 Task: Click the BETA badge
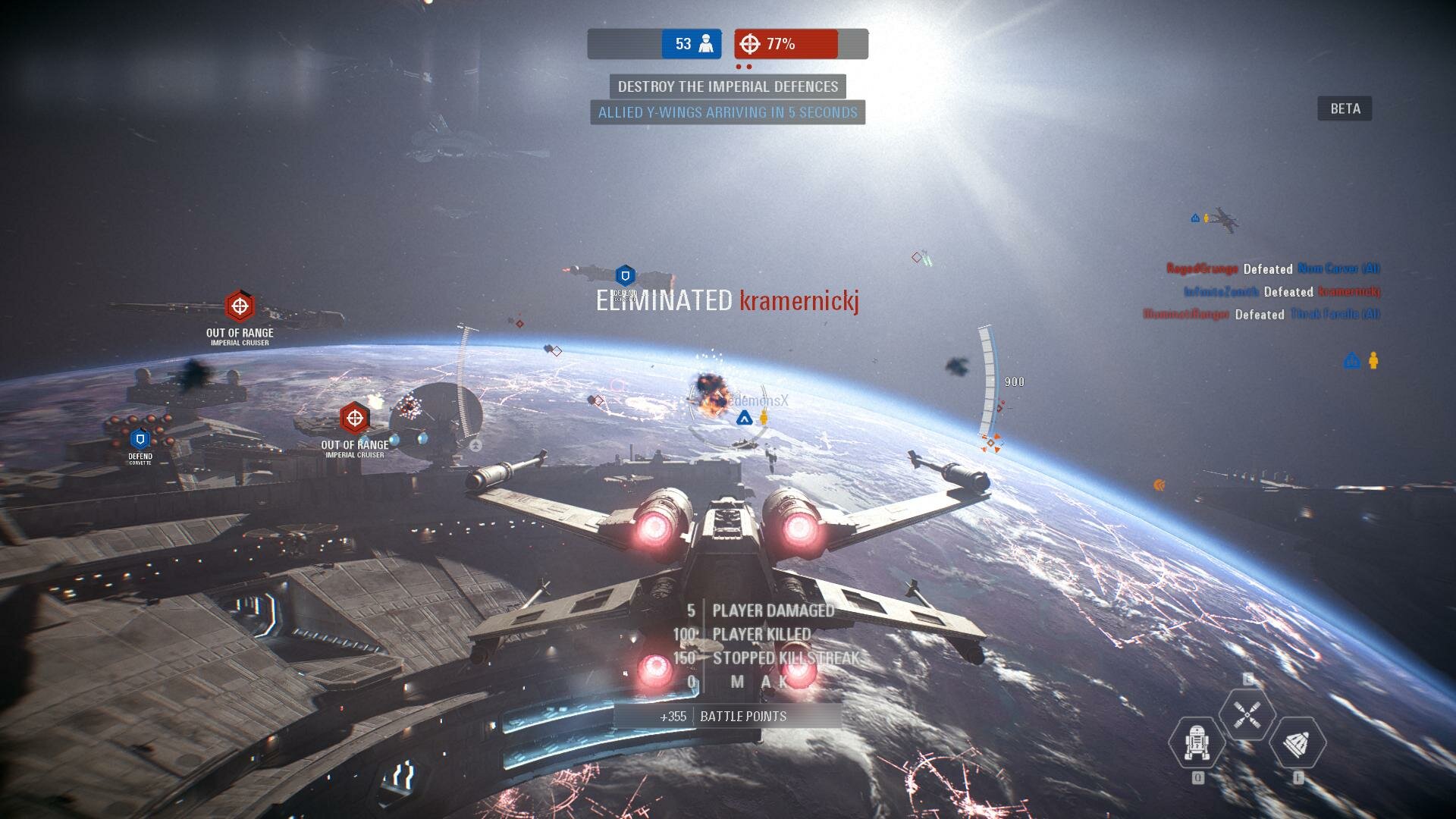point(1345,108)
